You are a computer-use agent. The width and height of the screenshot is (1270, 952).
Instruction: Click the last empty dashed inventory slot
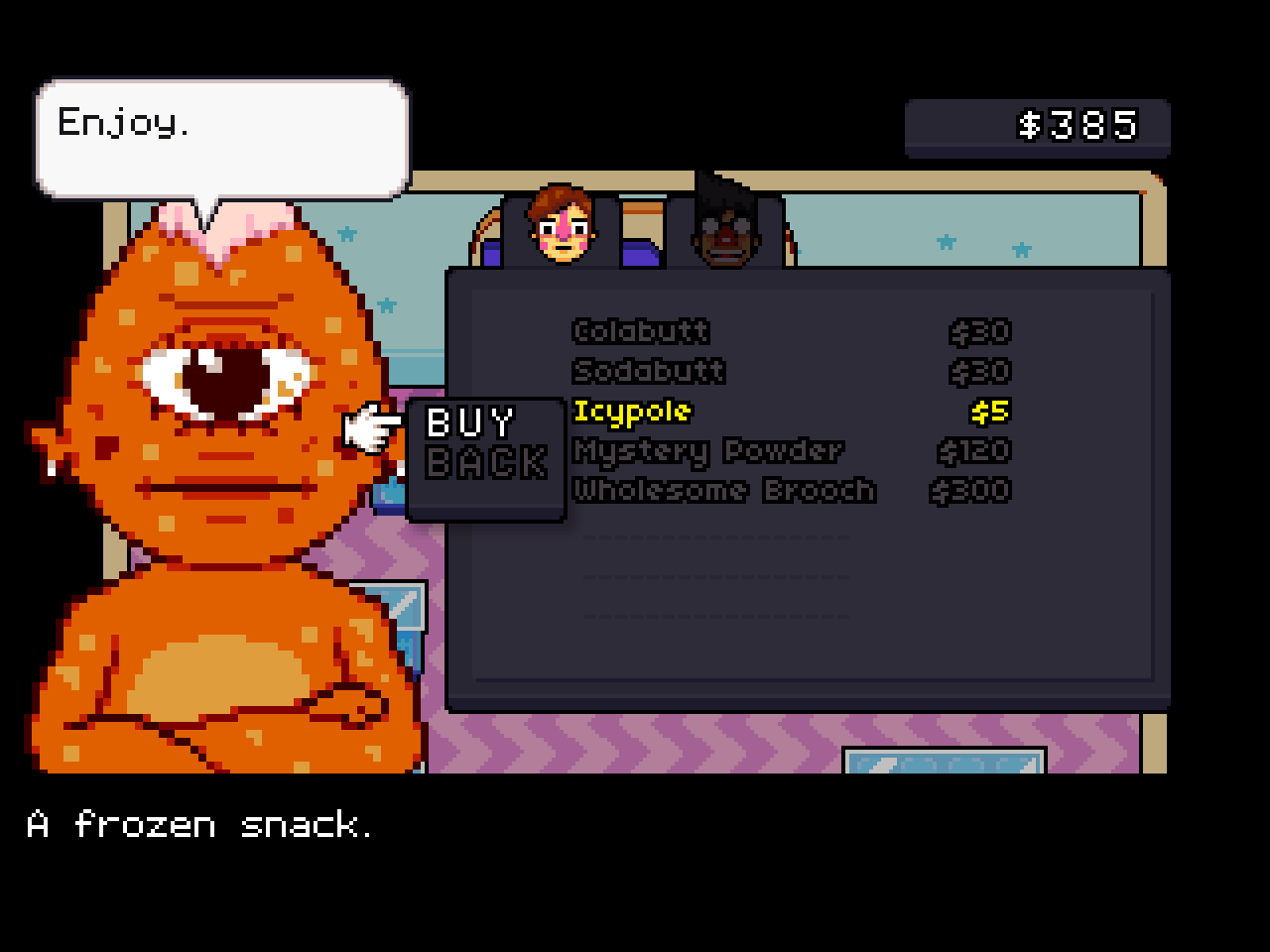[x=716, y=615]
